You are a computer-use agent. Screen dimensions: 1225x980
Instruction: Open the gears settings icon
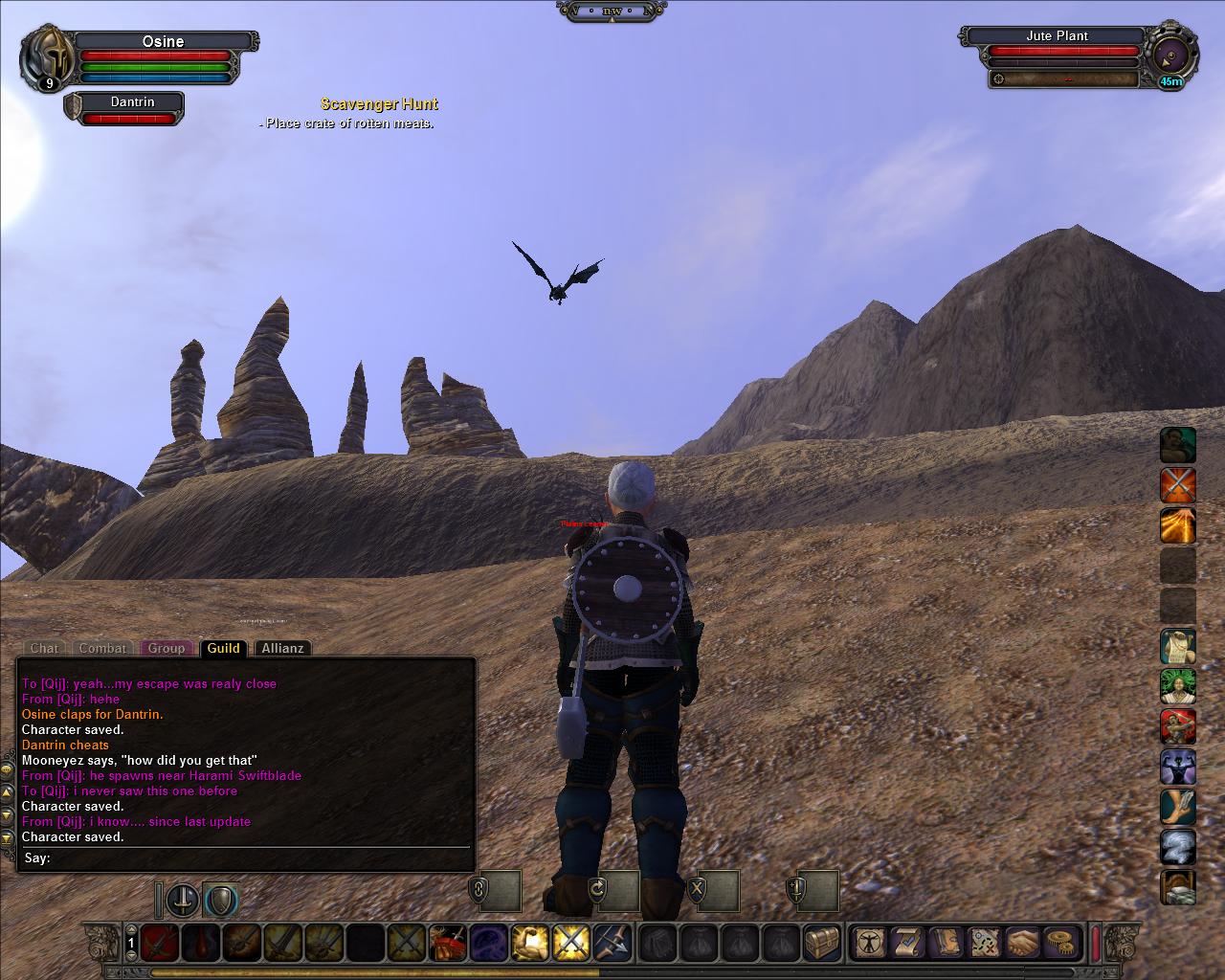click(1060, 943)
